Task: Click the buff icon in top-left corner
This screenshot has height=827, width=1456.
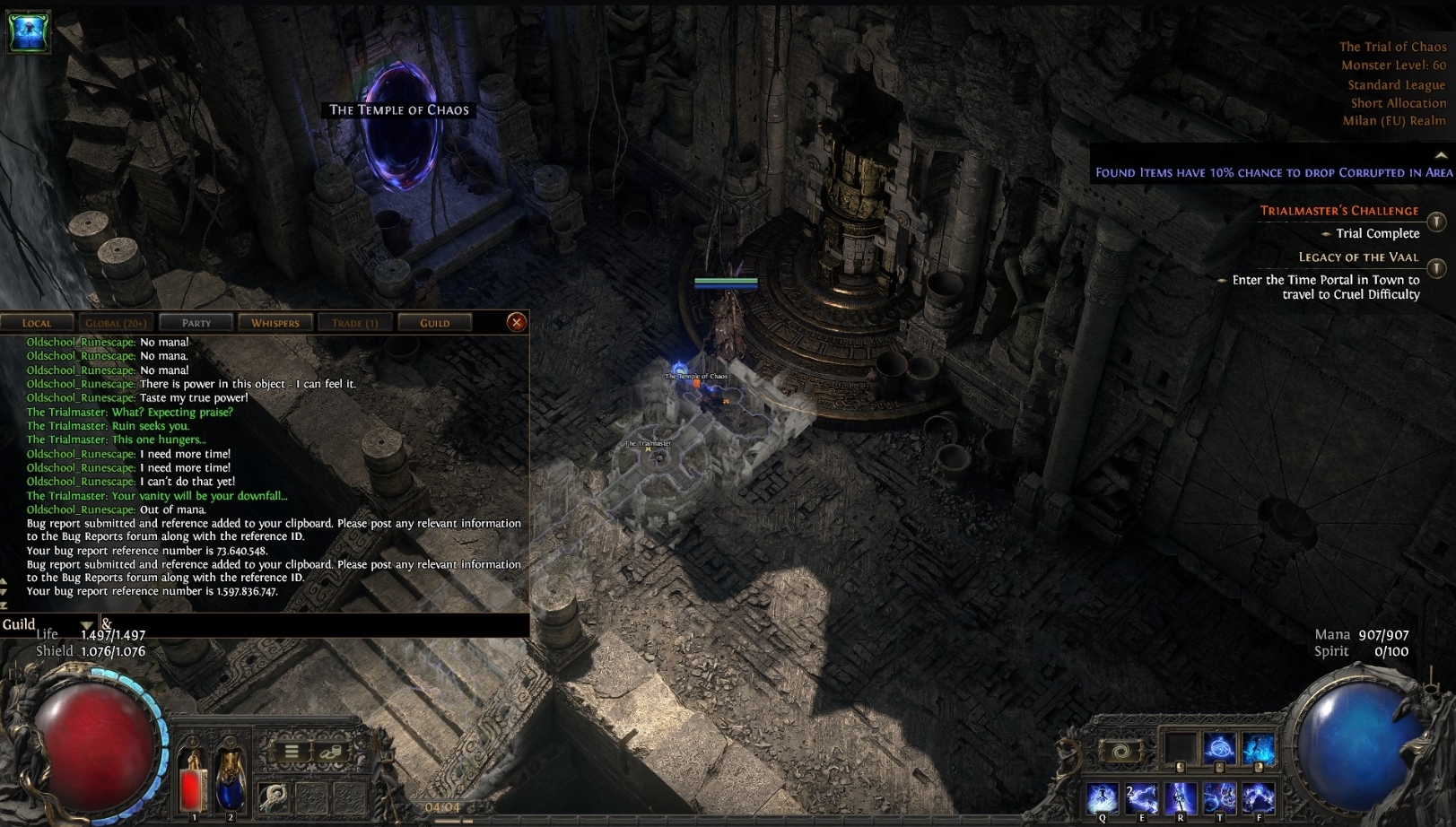Action: pyautogui.click(x=29, y=31)
